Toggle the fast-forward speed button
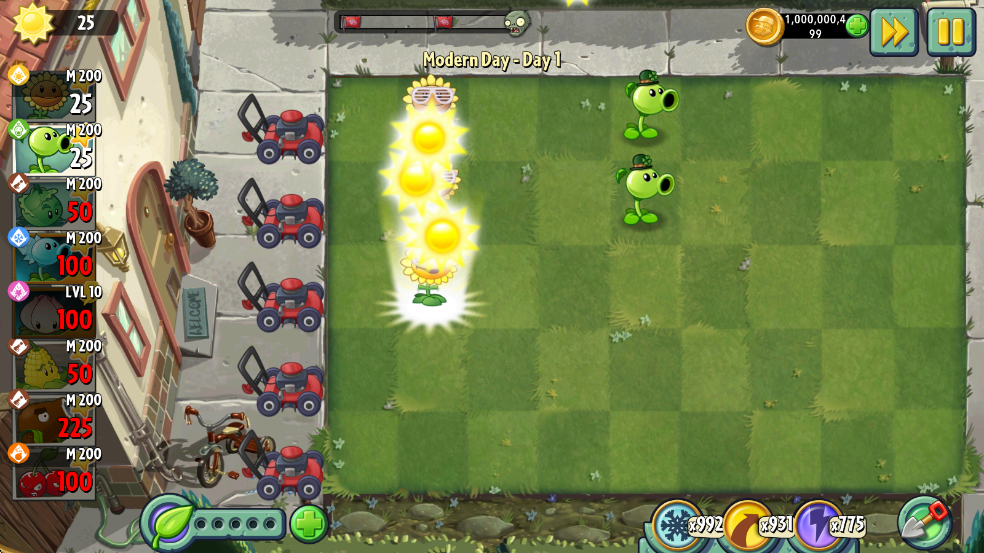The width and height of the screenshot is (984, 553). (893, 32)
